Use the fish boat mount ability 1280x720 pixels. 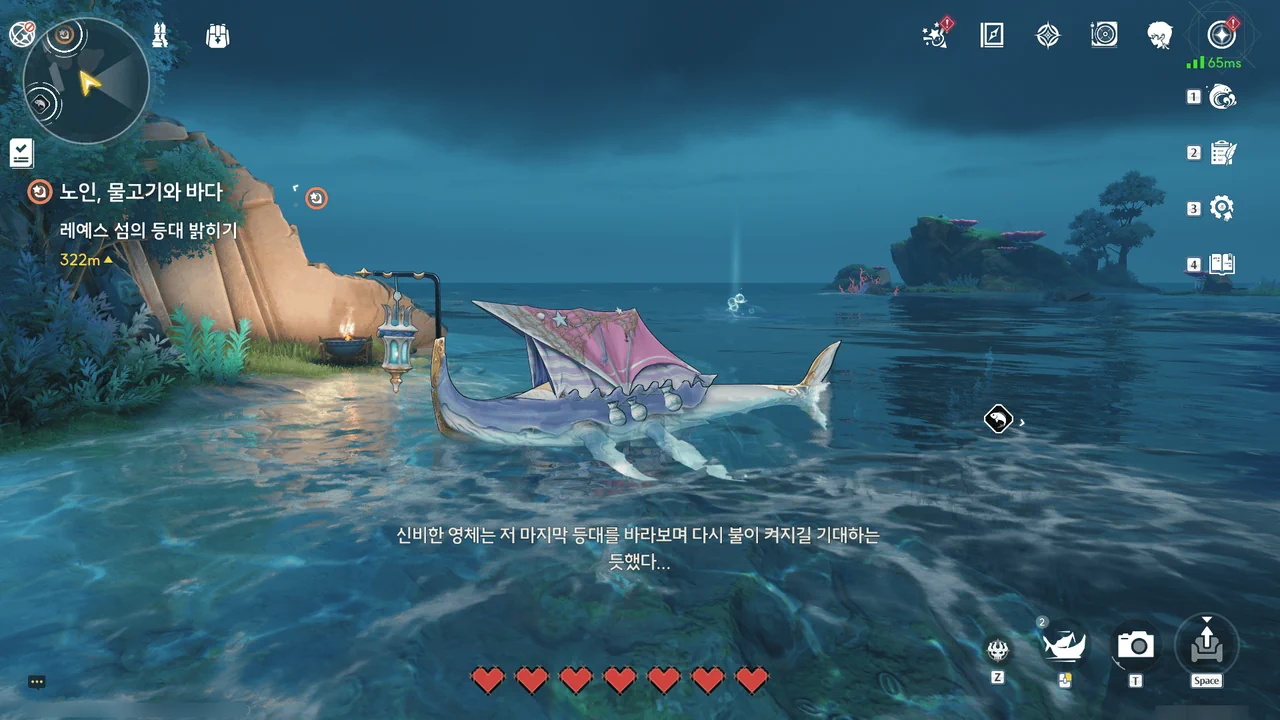(1065, 645)
